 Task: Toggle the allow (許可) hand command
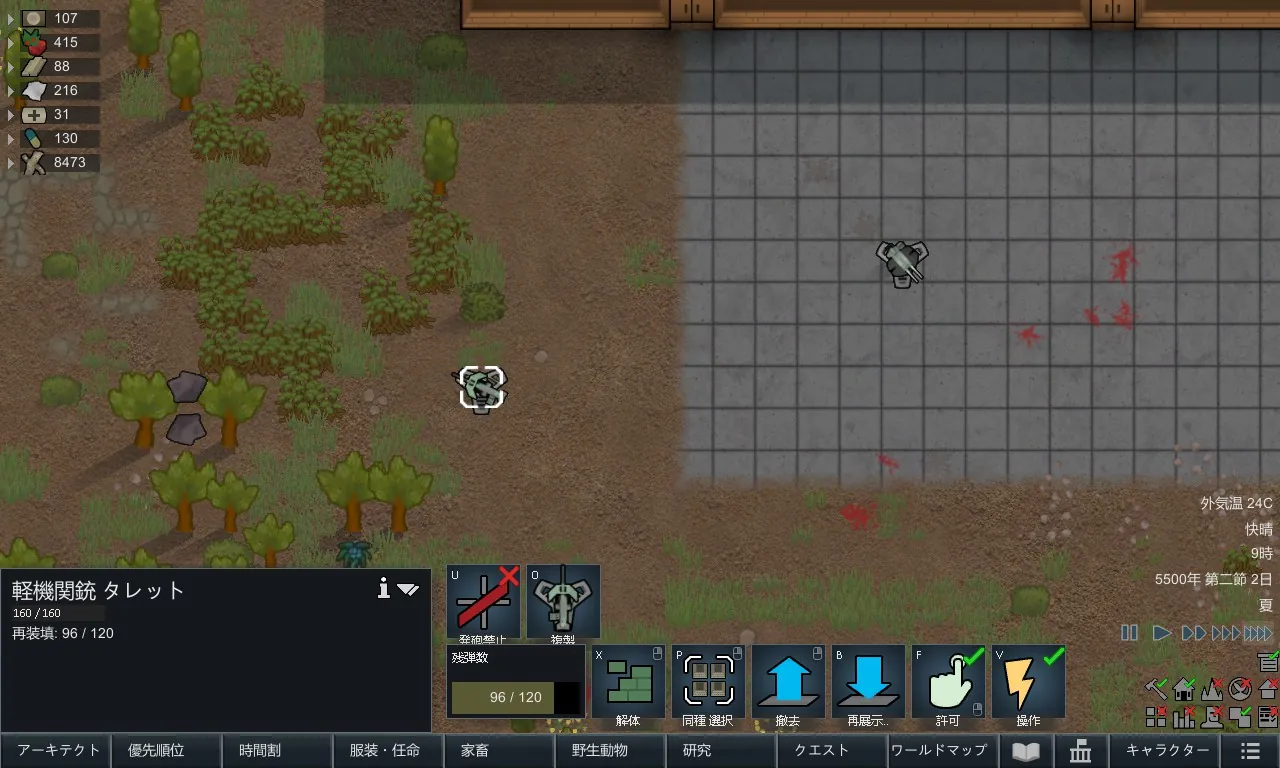pos(948,682)
